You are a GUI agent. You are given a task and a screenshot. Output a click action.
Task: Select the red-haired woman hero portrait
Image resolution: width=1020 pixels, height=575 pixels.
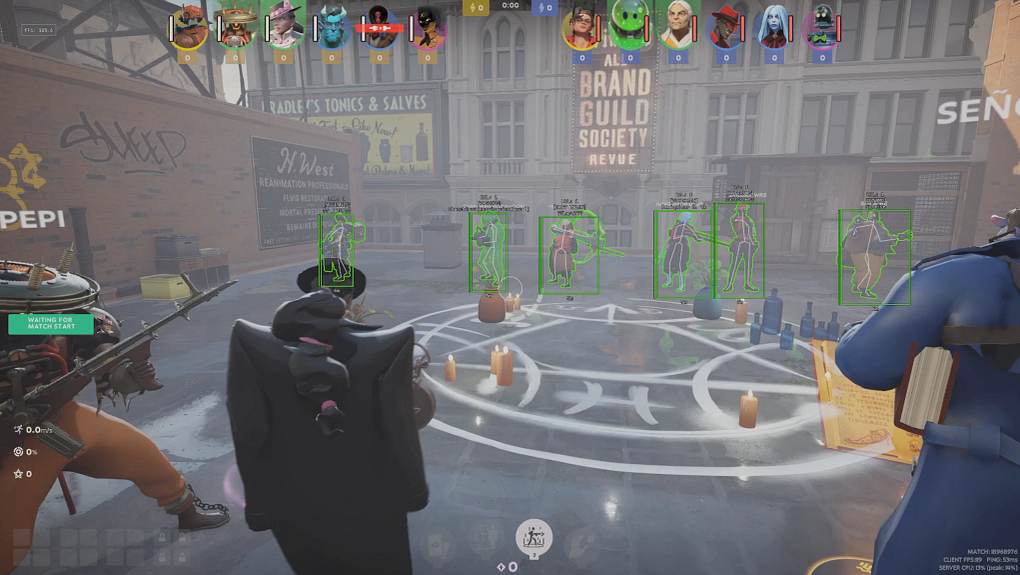tap(581, 28)
